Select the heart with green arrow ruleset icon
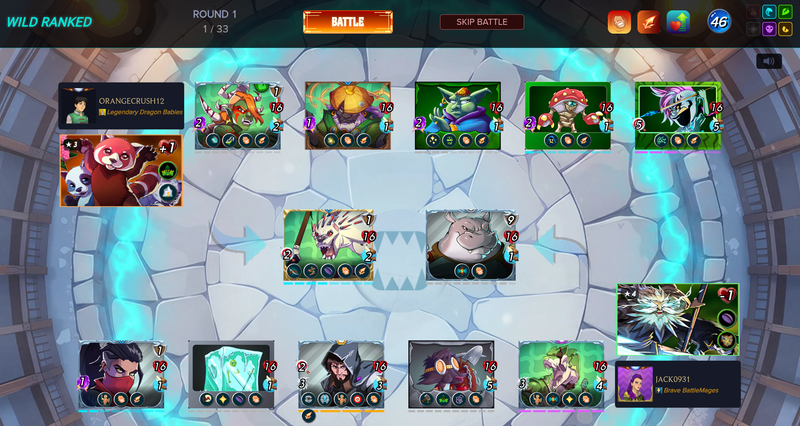 click(678, 22)
